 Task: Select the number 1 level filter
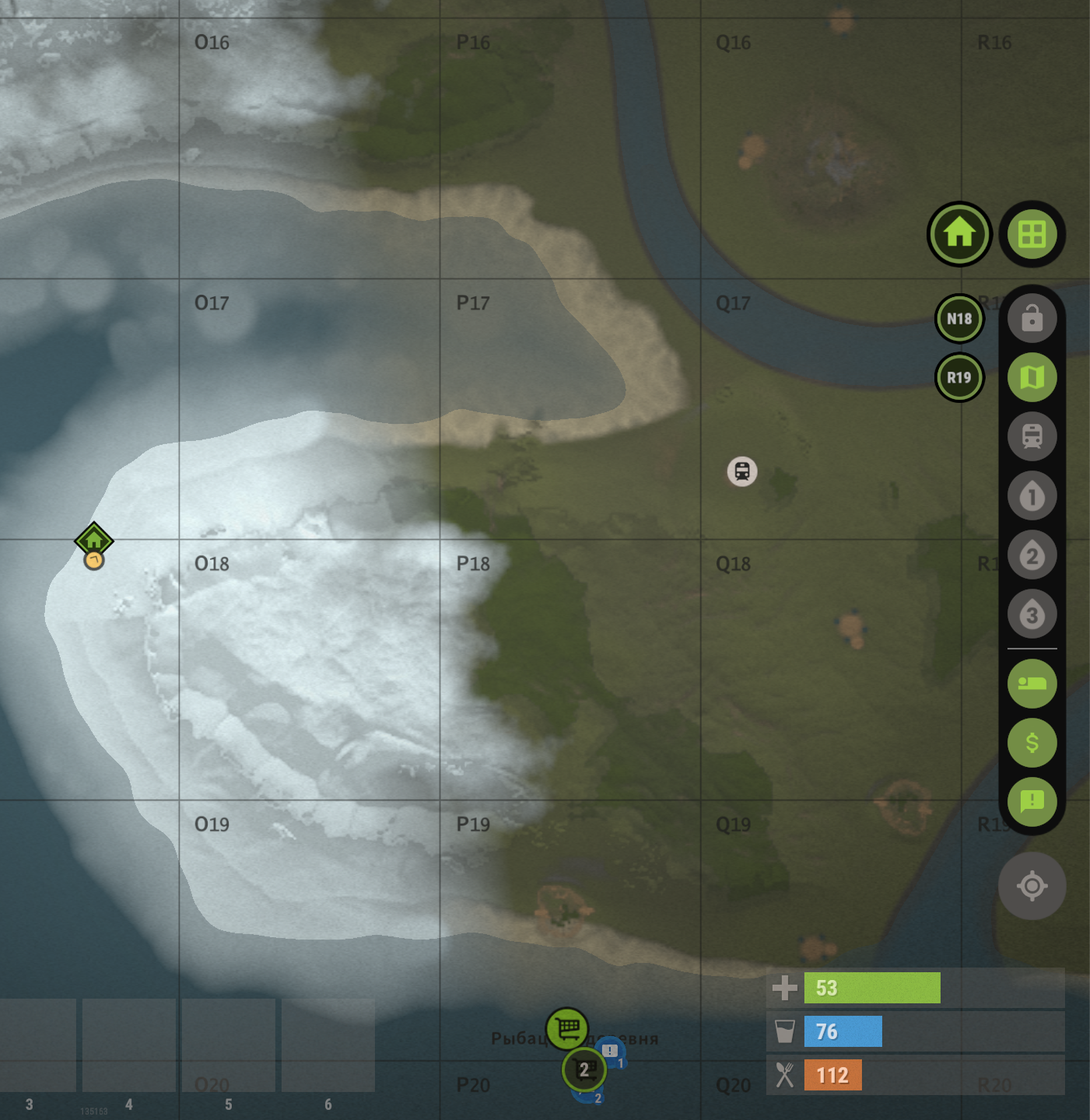(x=1032, y=496)
